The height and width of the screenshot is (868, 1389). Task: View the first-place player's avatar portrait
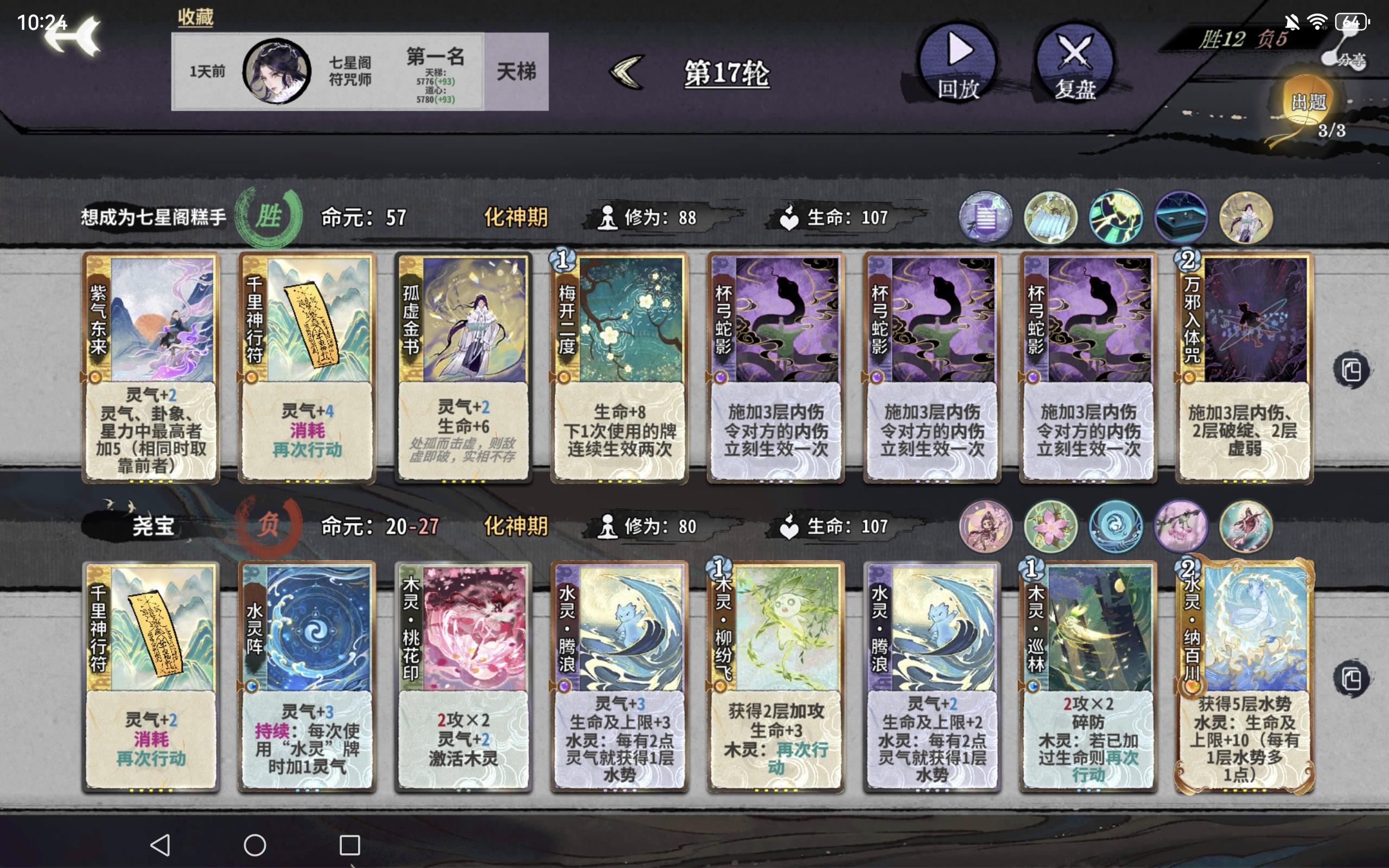click(x=277, y=71)
